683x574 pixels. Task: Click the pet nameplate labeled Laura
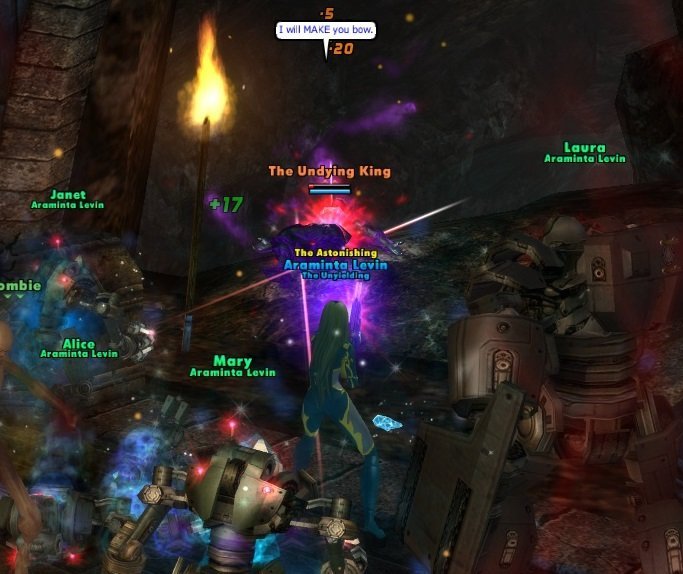click(584, 148)
